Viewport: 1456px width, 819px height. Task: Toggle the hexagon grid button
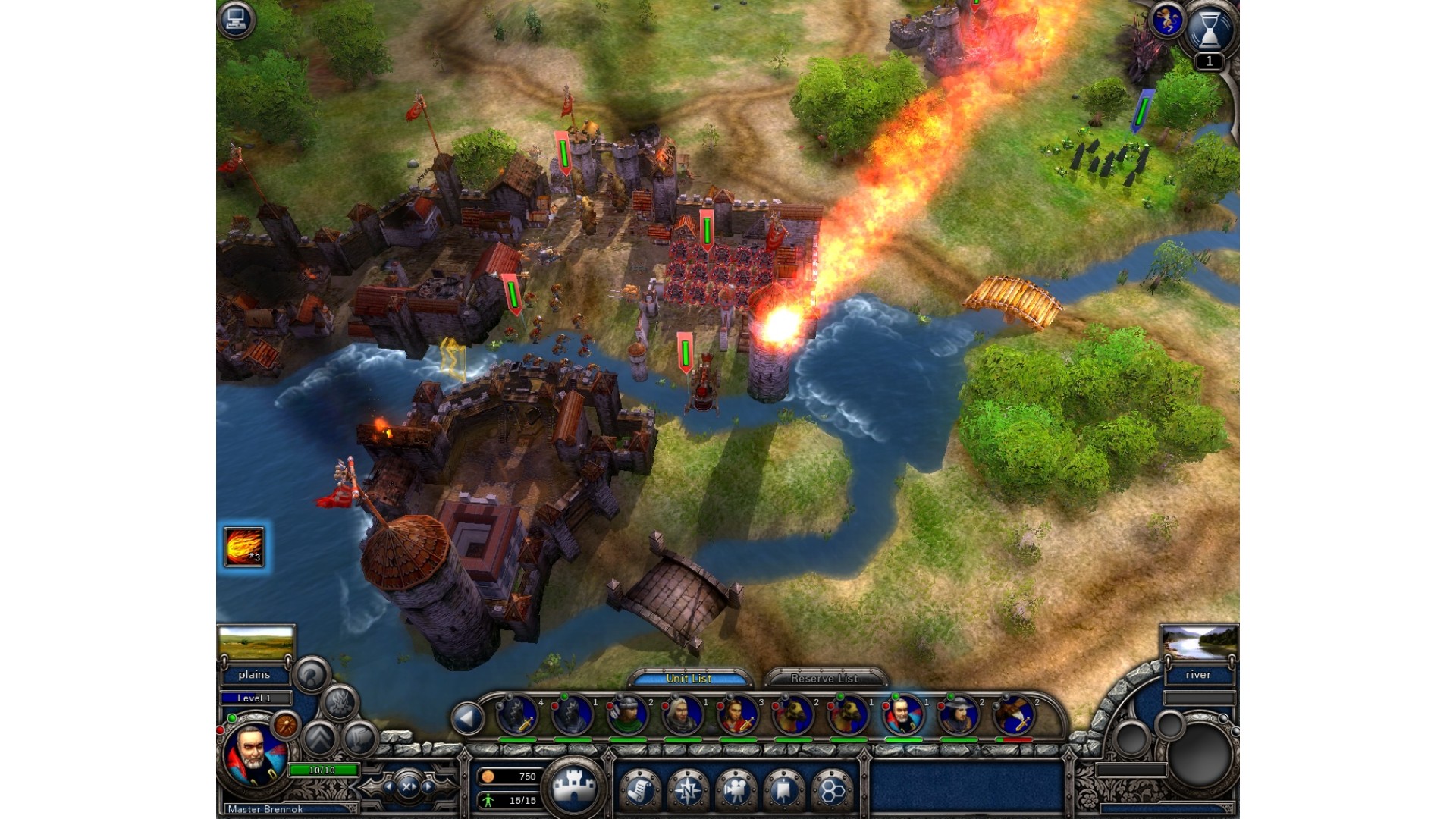(832, 789)
